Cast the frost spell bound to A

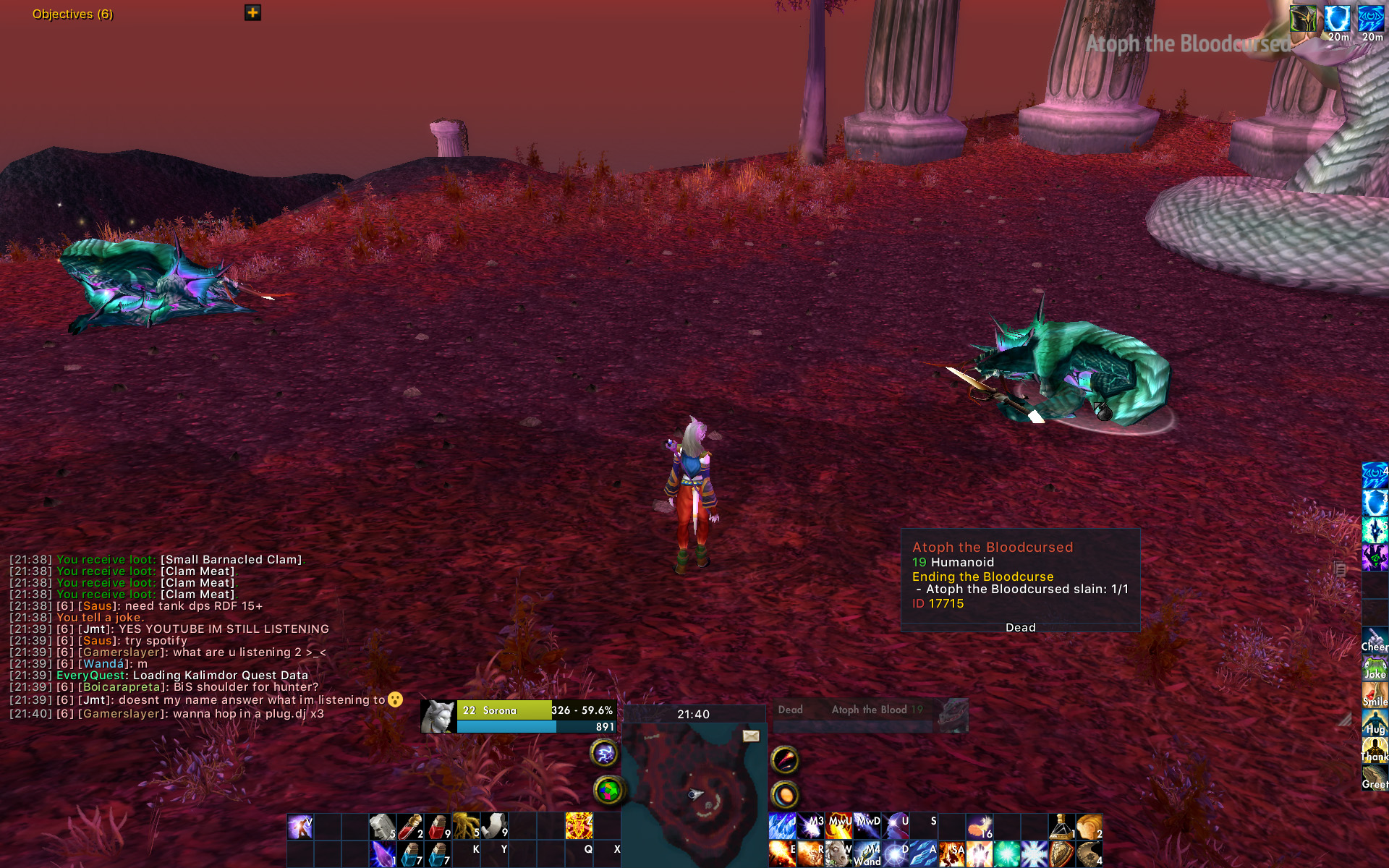click(925, 854)
